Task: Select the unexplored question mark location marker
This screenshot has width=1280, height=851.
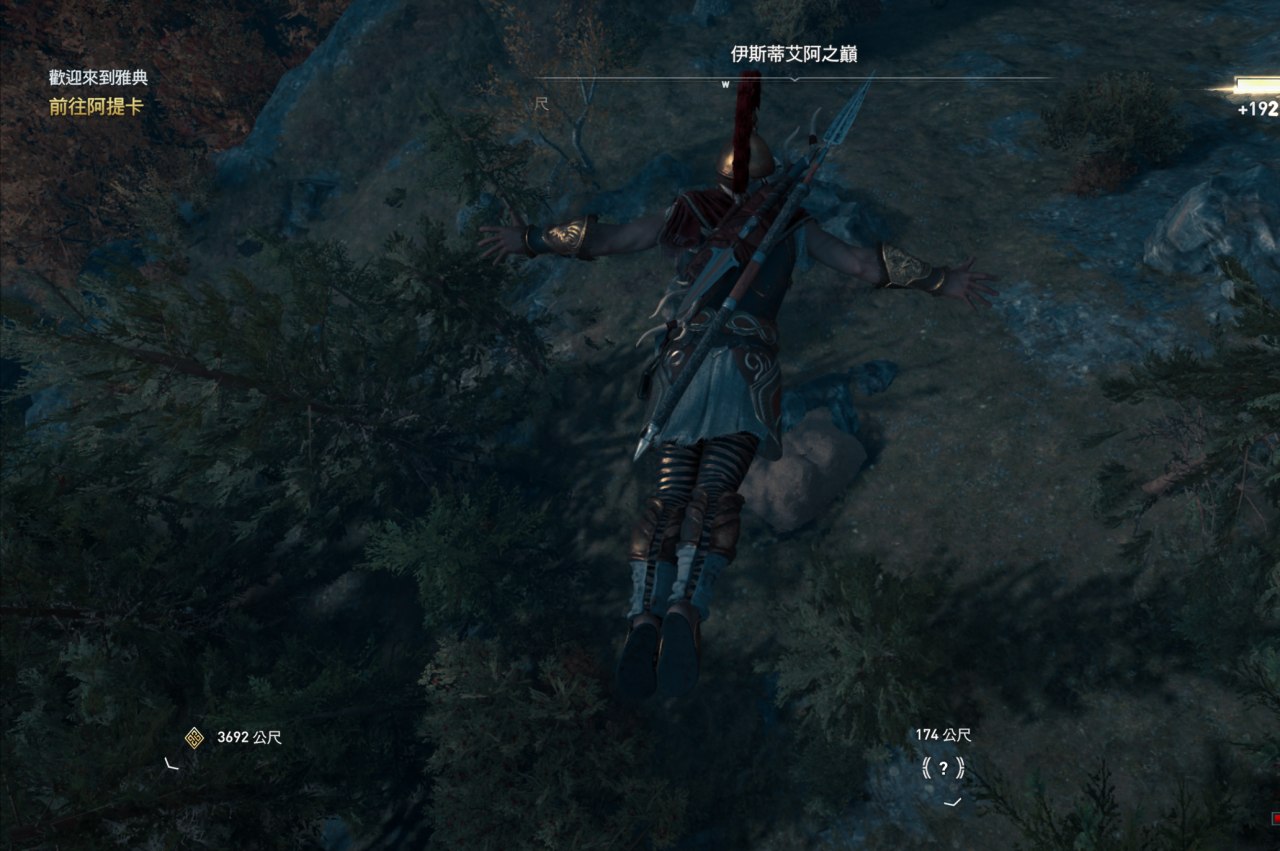Action: coord(943,769)
